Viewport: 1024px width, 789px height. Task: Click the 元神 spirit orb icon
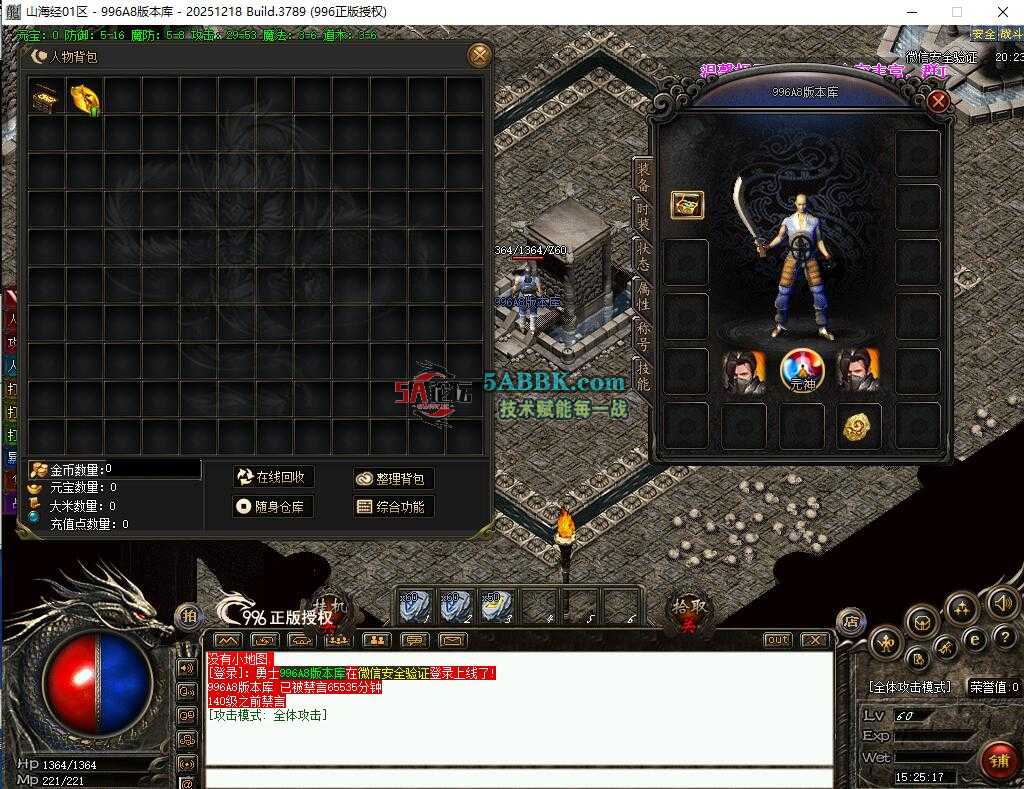pos(800,370)
